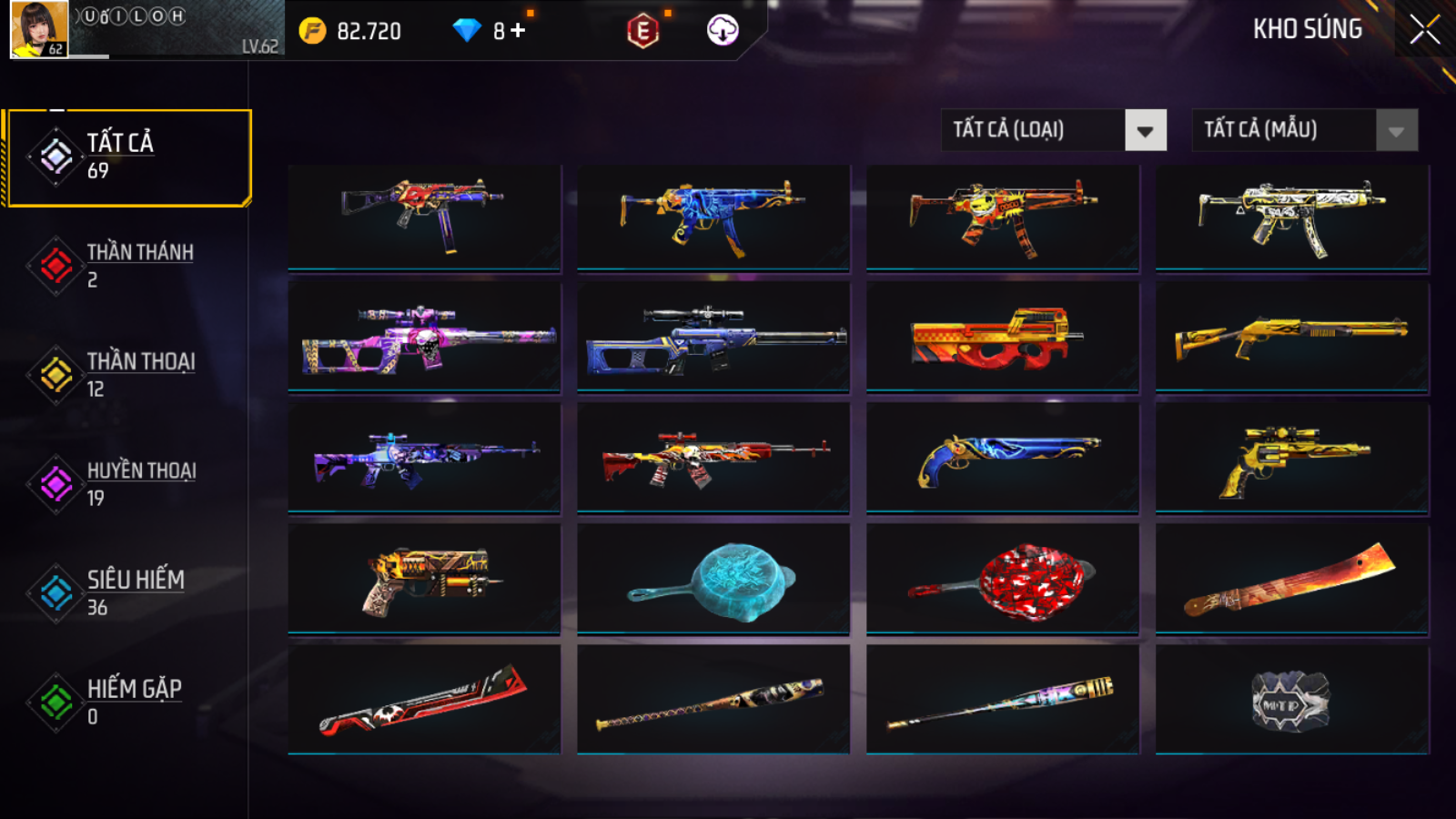
Task: Switch to the Thần Thánh rarity tab
Action: [x=129, y=266]
